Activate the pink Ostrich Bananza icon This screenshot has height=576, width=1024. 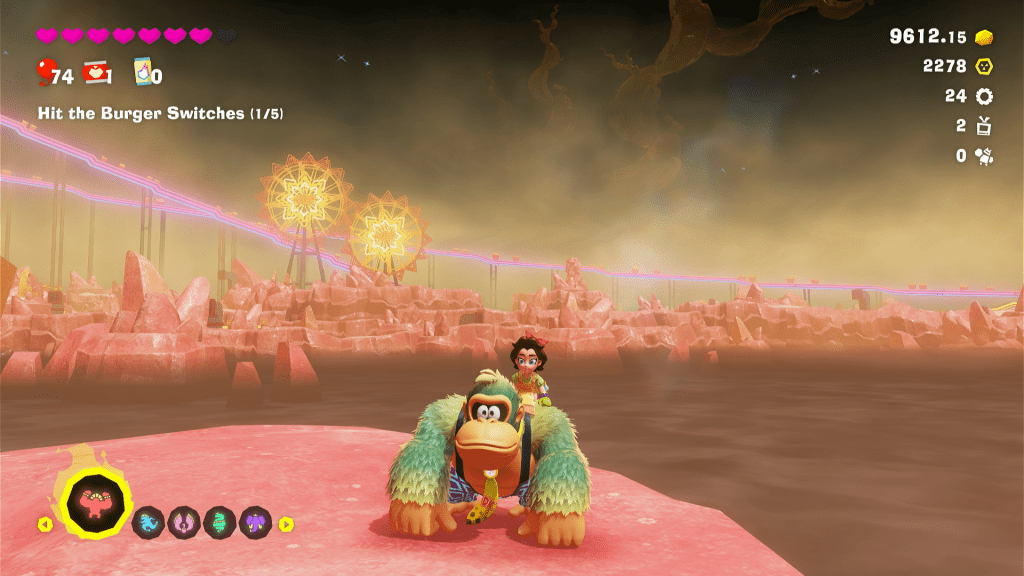184,522
